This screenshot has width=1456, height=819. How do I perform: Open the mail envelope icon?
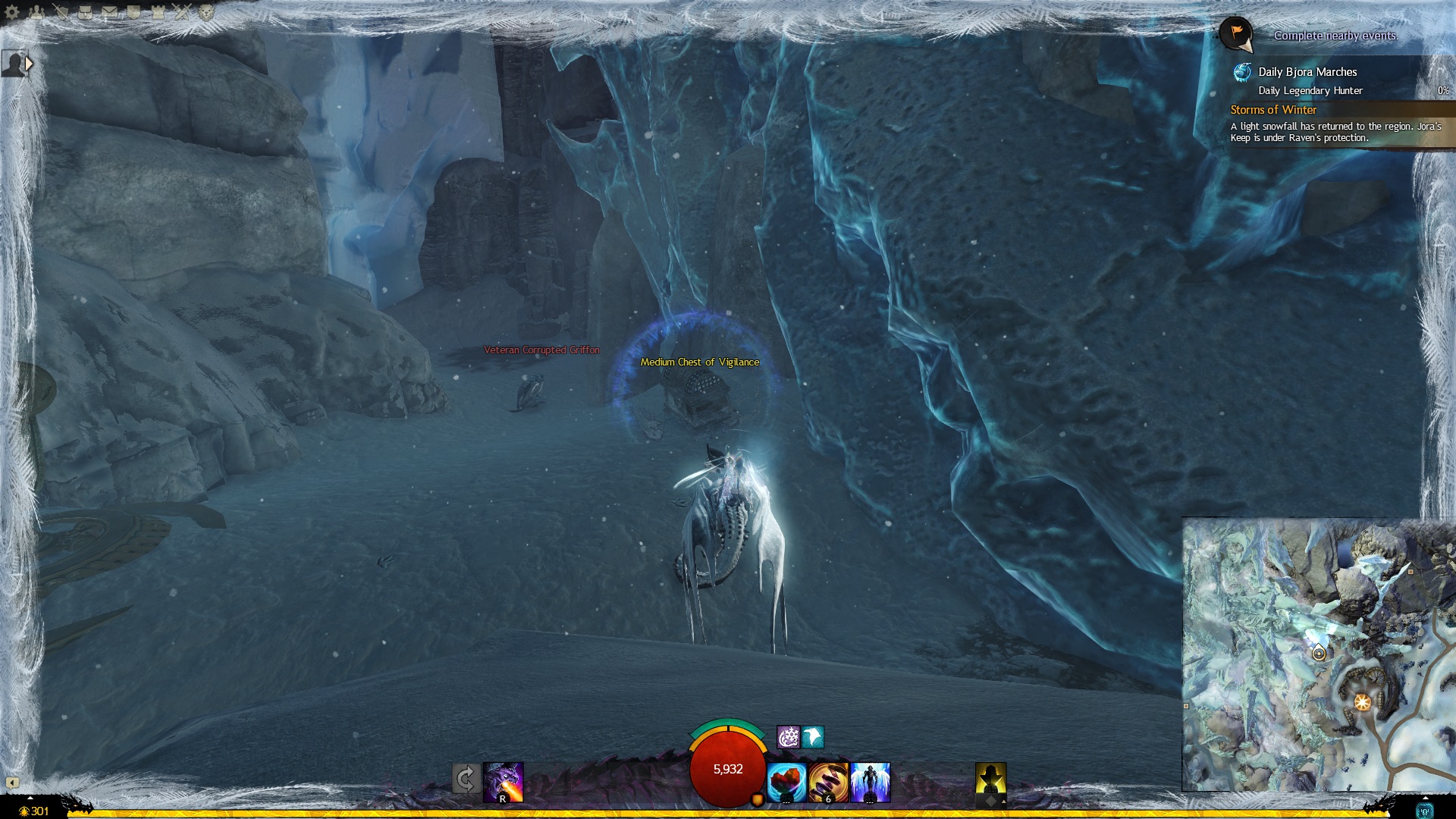click(x=110, y=12)
